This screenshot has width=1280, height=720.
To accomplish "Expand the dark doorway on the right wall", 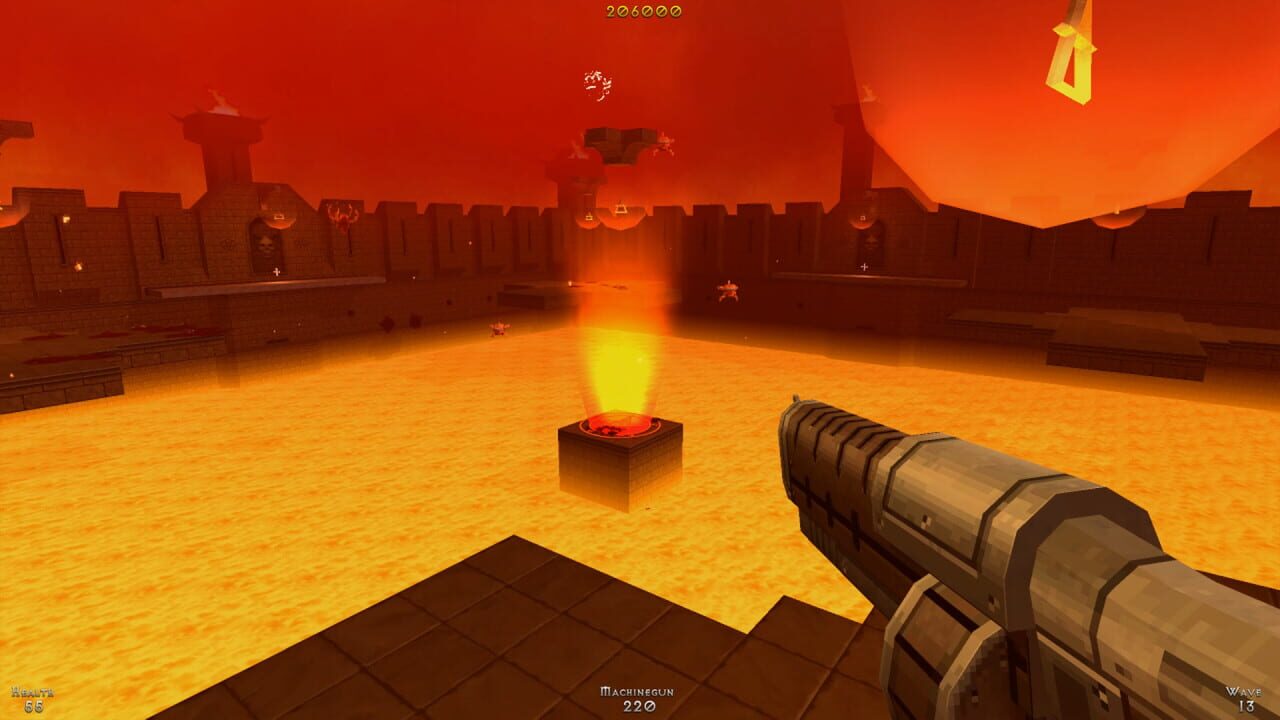I will [870, 240].
